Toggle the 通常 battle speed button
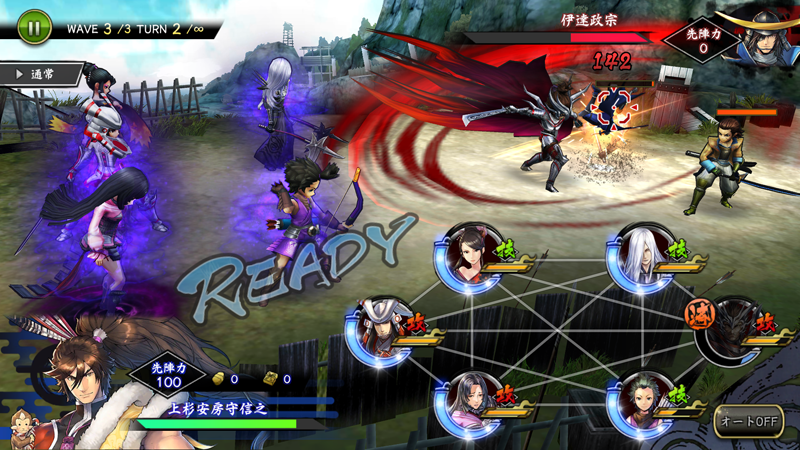This screenshot has height=450, width=800. pyautogui.click(x=38, y=74)
